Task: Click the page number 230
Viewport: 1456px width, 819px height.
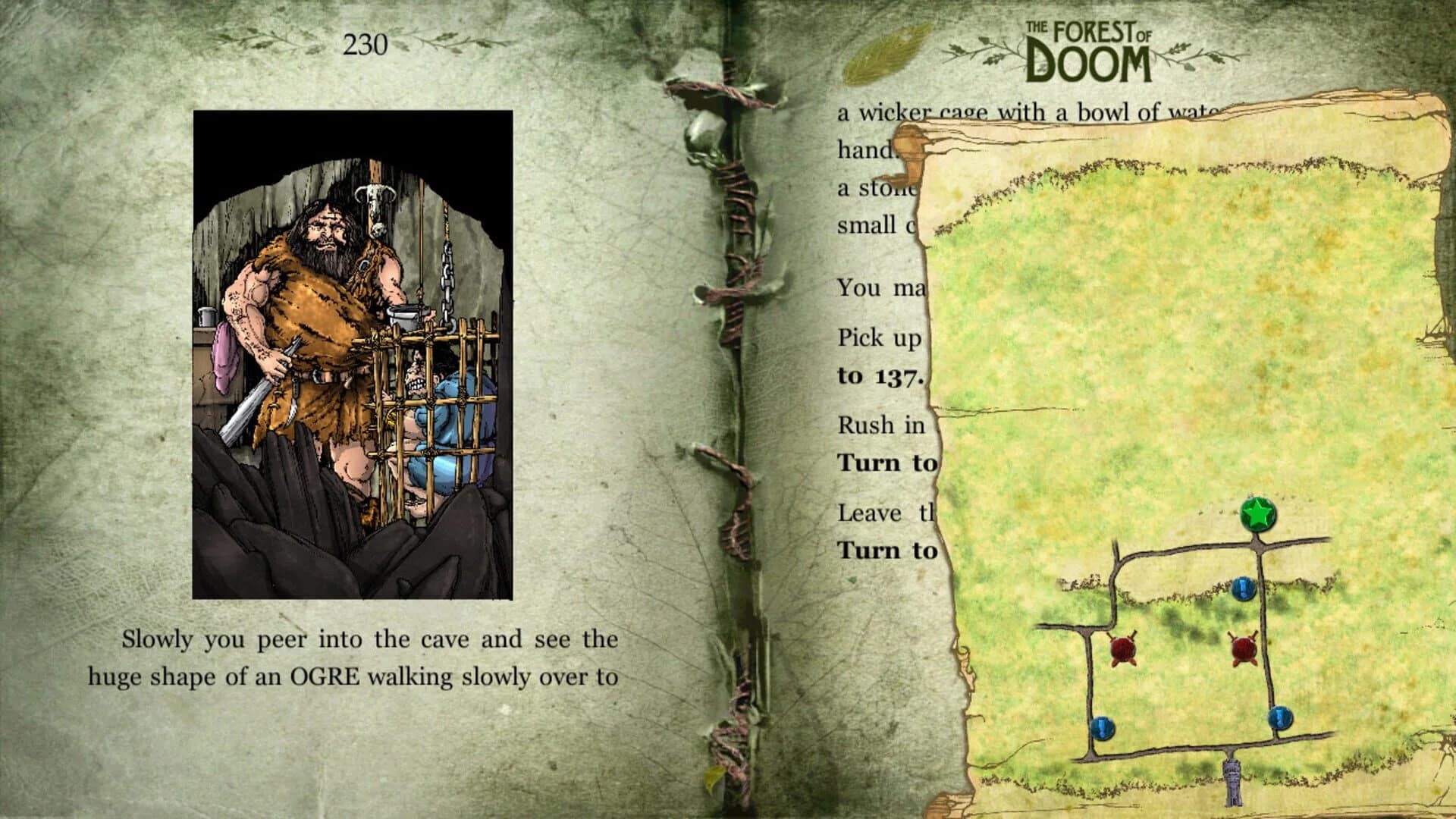Action: 366,42
